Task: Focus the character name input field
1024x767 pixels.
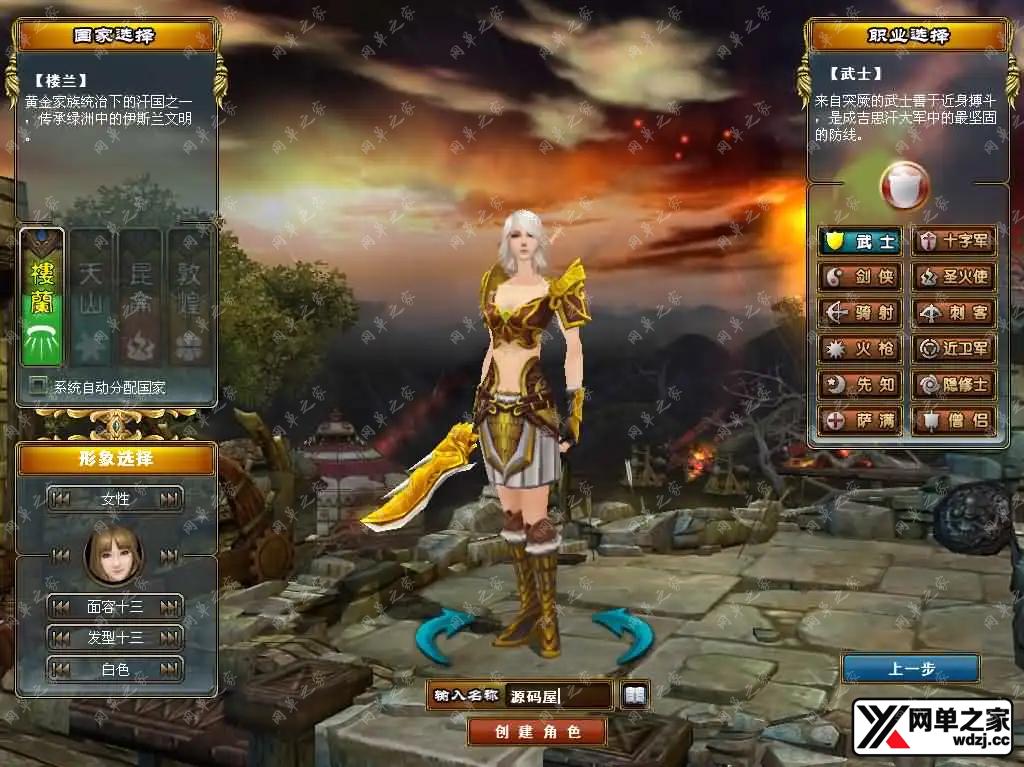Action: (x=558, y=695)
